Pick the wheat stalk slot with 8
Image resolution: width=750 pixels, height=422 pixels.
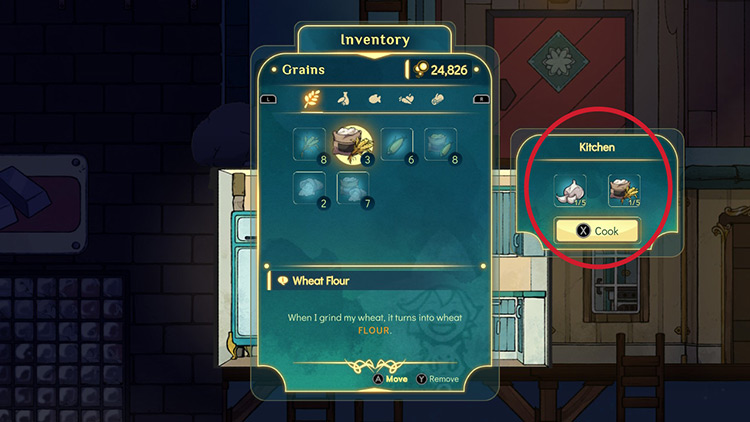[308, 145]
